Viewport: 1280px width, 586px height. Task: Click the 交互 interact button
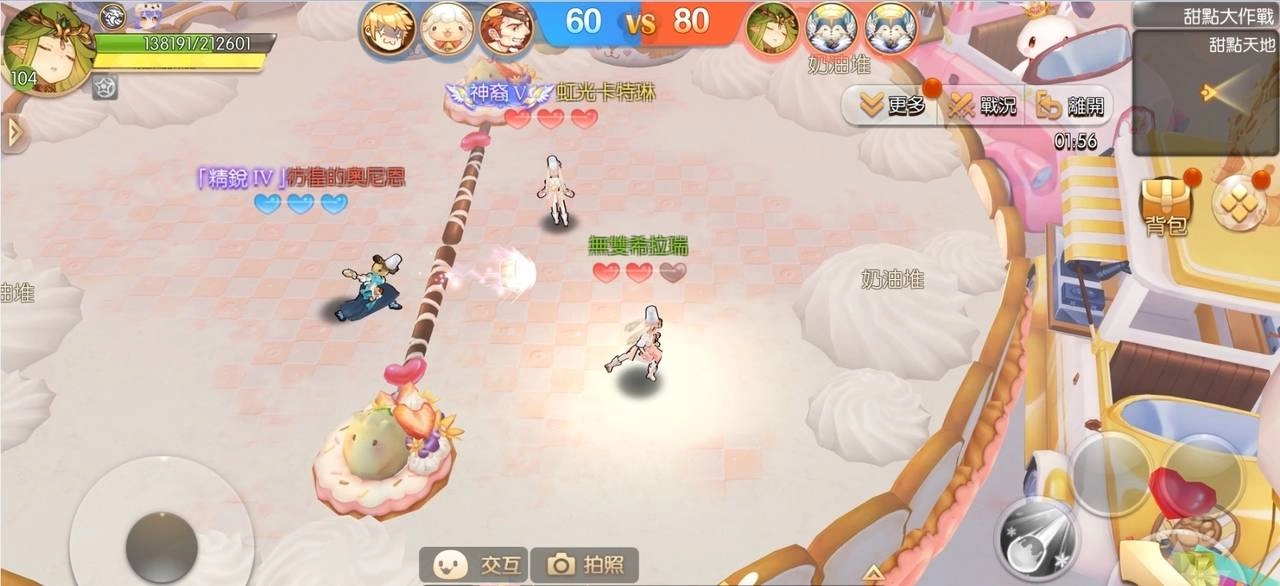click(474, 565)
